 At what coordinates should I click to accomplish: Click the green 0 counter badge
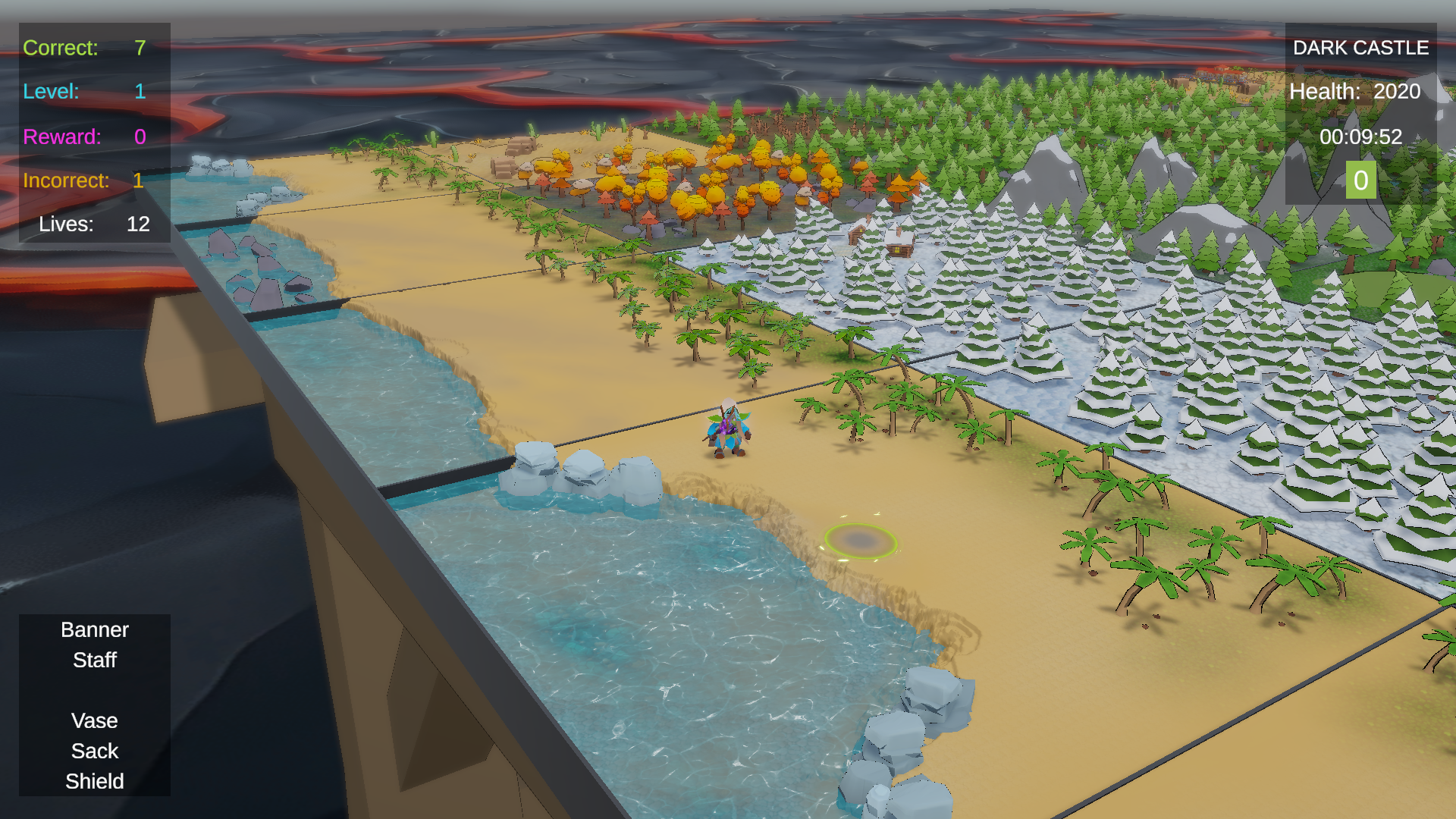tap(1360, 180)
